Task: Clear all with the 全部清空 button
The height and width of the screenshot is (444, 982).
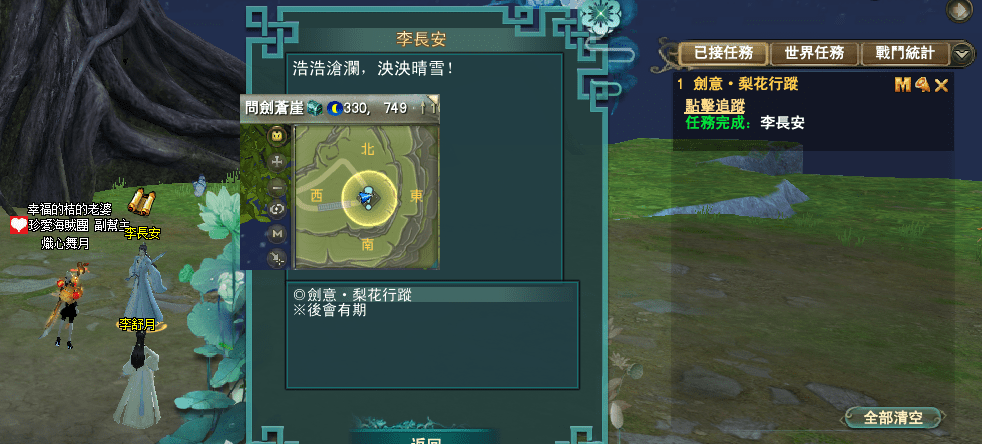Action: (893, 417)
